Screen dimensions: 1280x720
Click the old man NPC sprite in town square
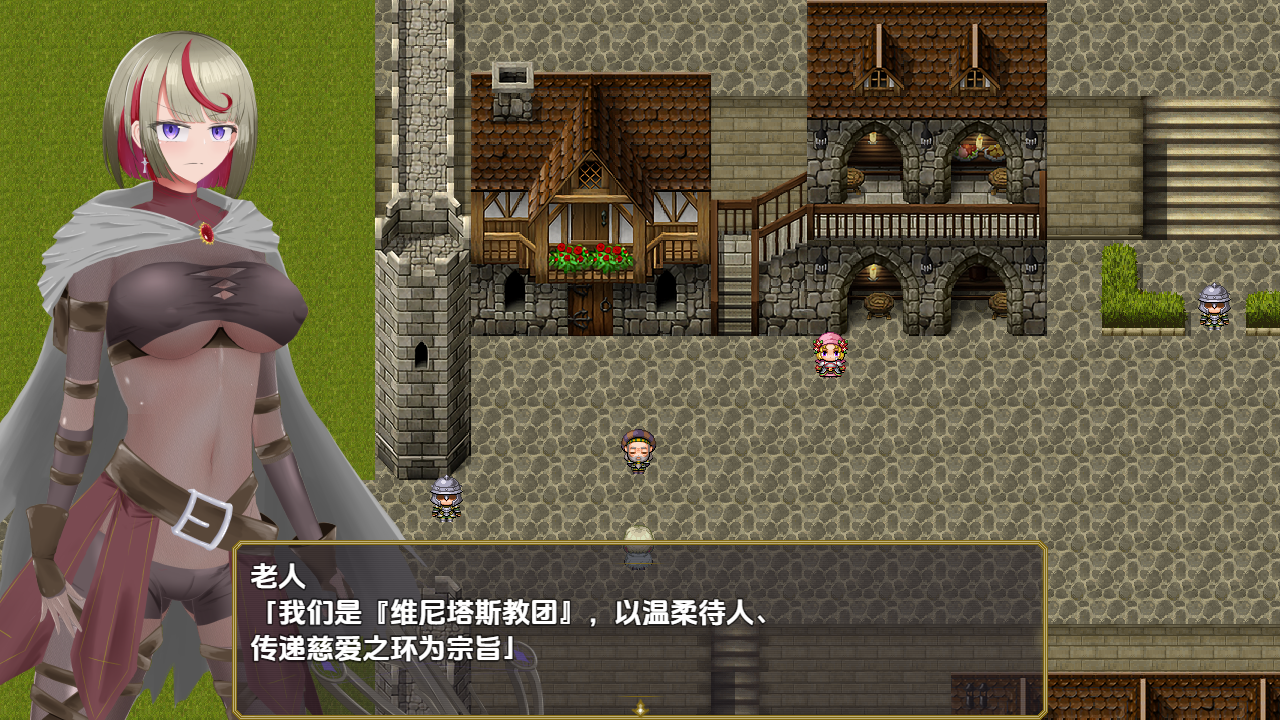pos(638,450)
